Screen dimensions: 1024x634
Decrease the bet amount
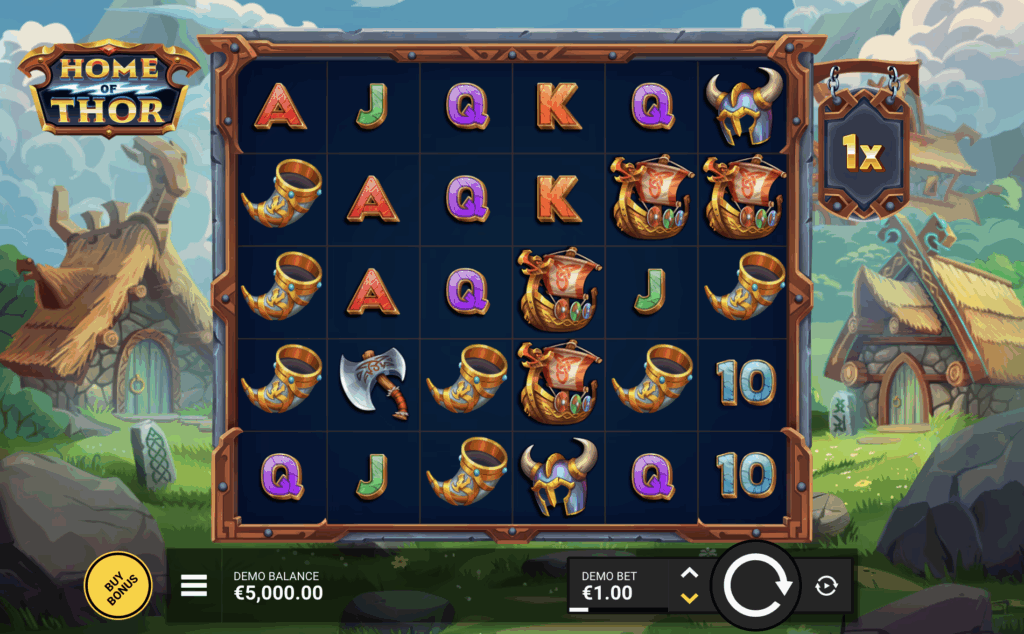[689, 598]
